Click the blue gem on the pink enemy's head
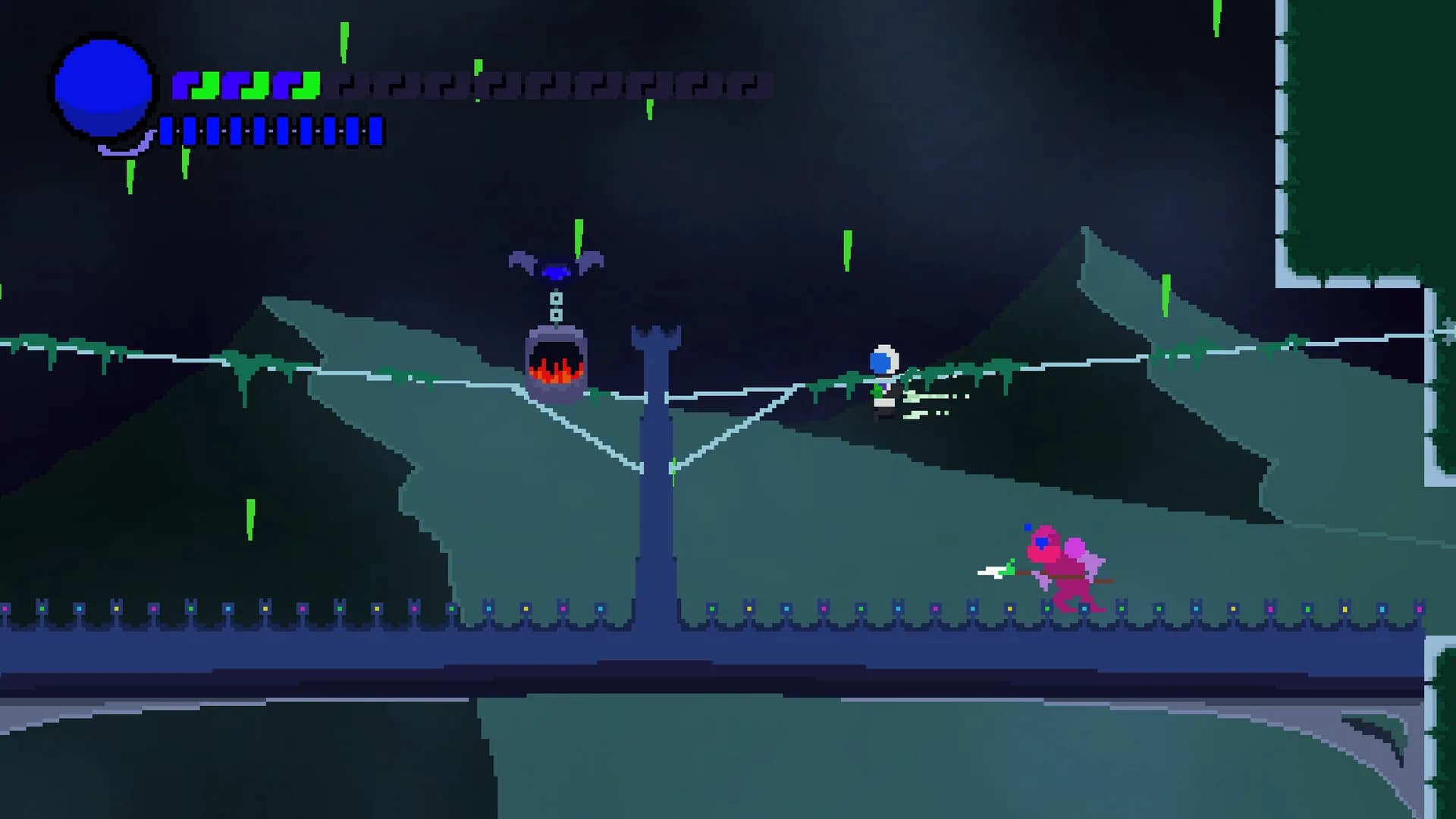The width and height of the screenshot is (1456, 819). pyautogui.click(x=1040, y=542)
